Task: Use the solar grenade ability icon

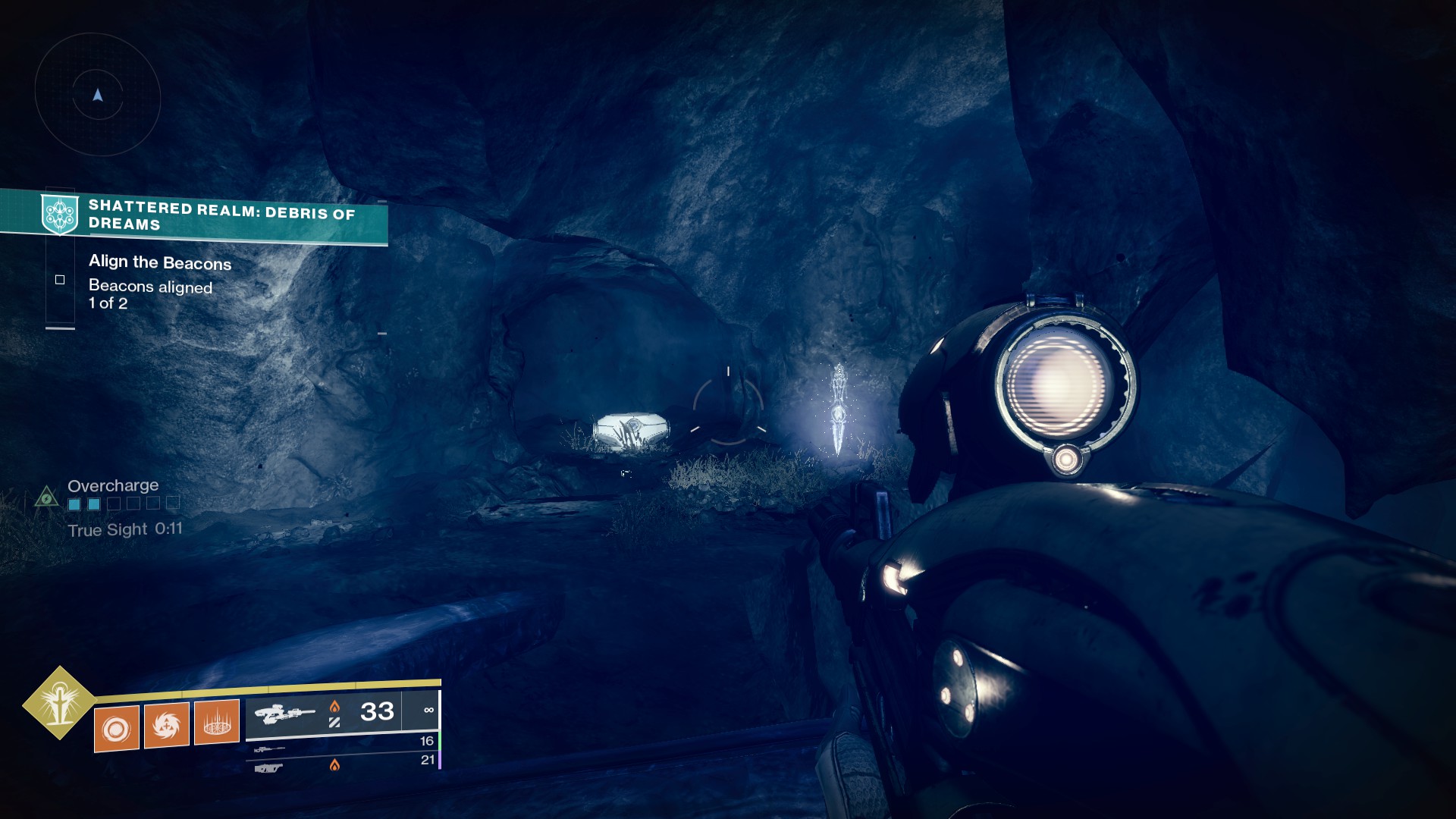Action: [117, 729]
